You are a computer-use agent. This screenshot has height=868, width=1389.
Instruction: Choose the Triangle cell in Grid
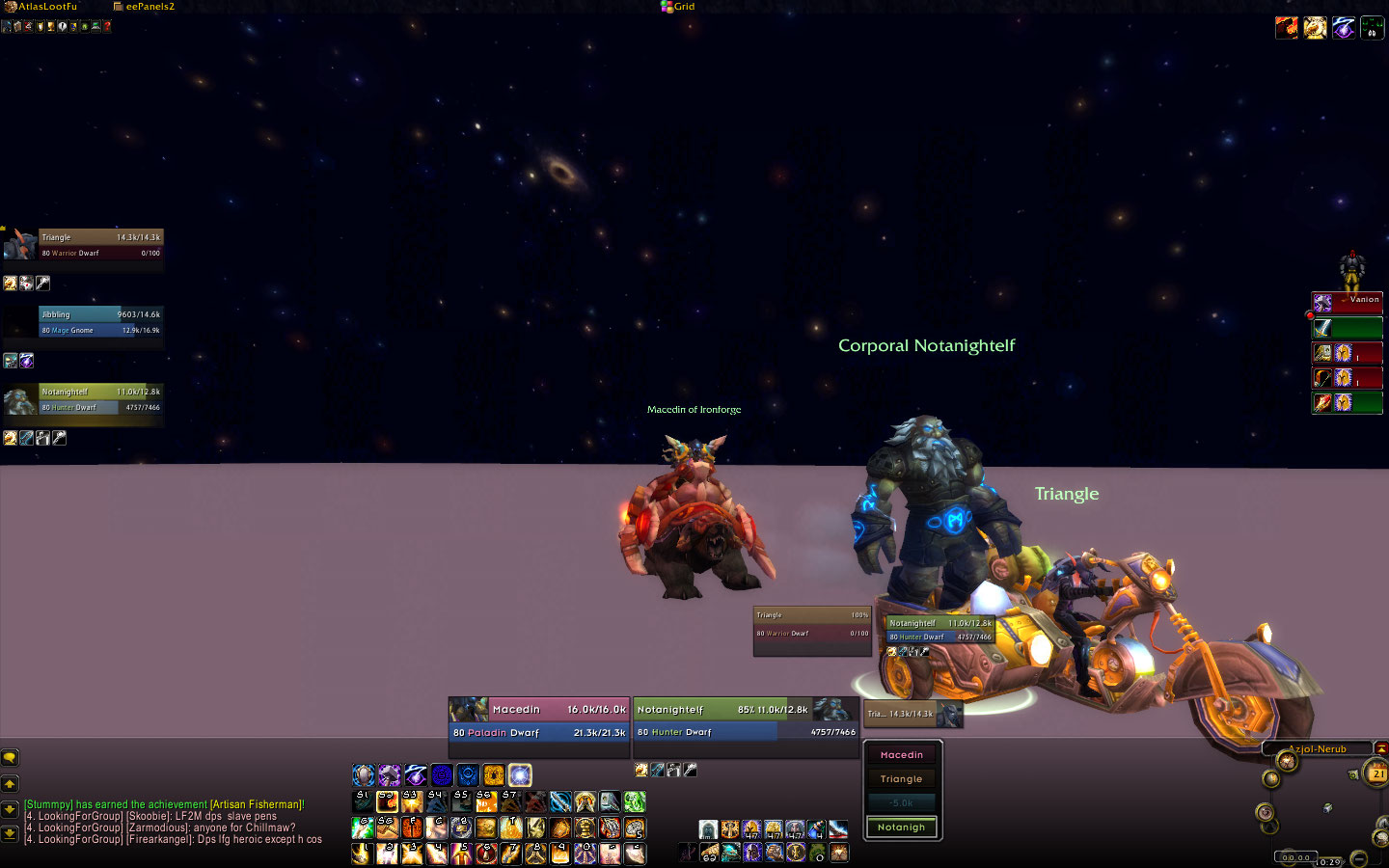coord(901,779)
